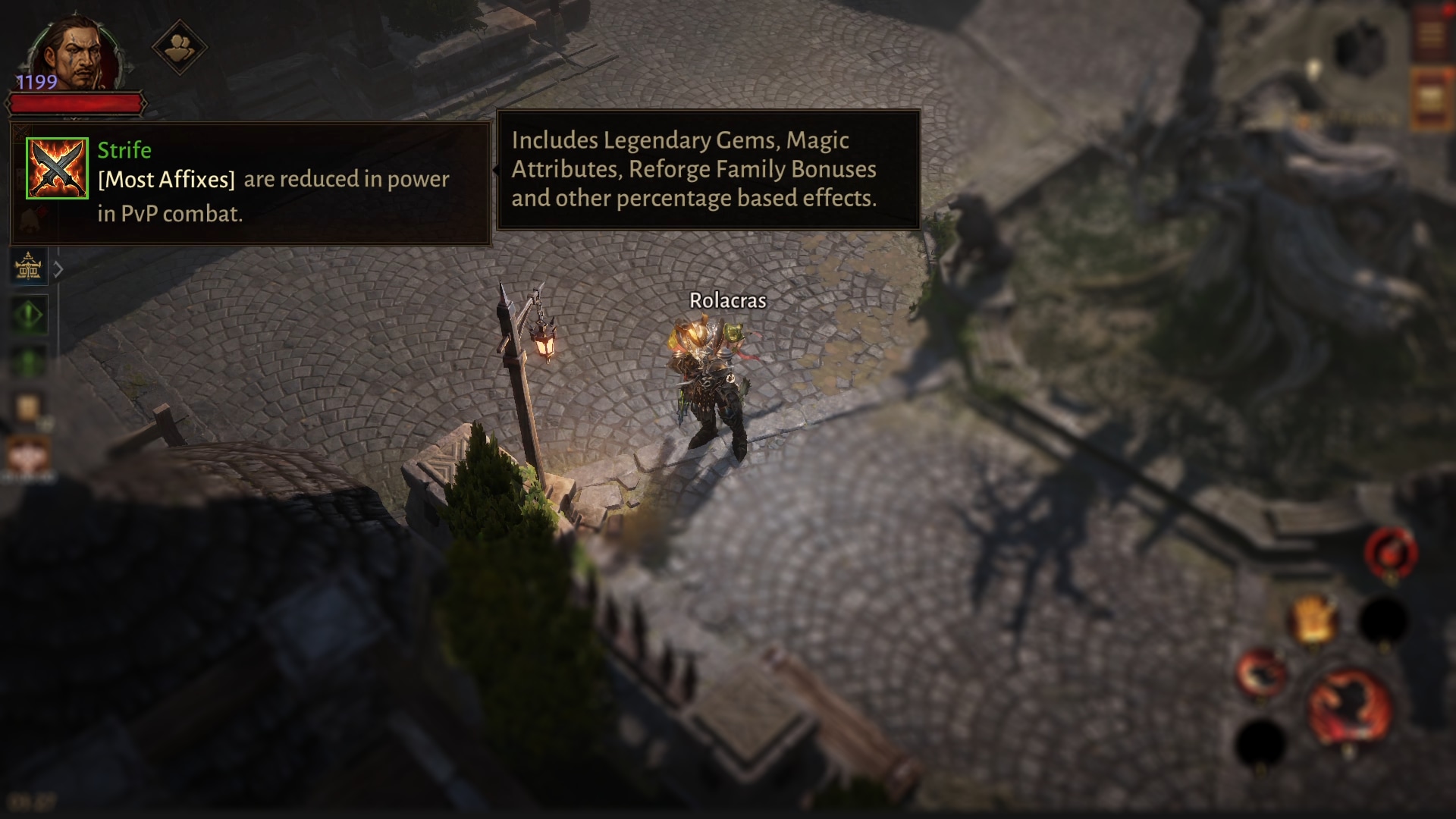Open the gold-framed event panel on the right edge
The width and height of the screenshot is (1456, 819).
pyautogui.click(x=1431, y=99)
